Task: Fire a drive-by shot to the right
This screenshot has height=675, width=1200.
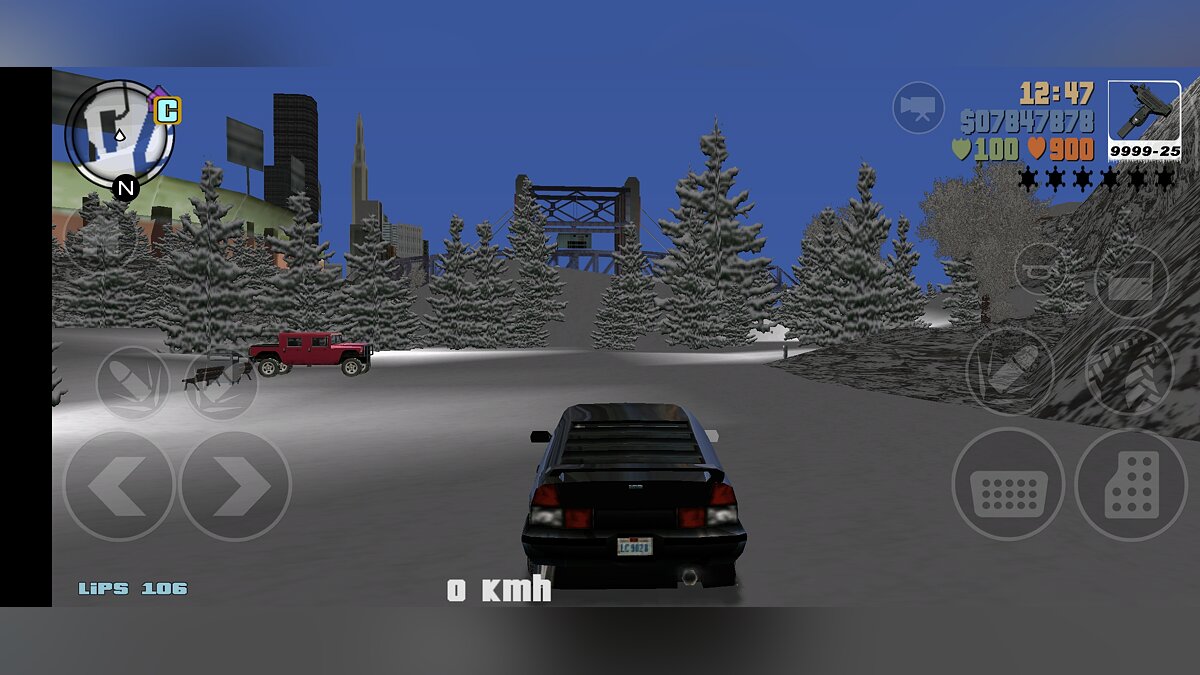Action: pos(221,384)
